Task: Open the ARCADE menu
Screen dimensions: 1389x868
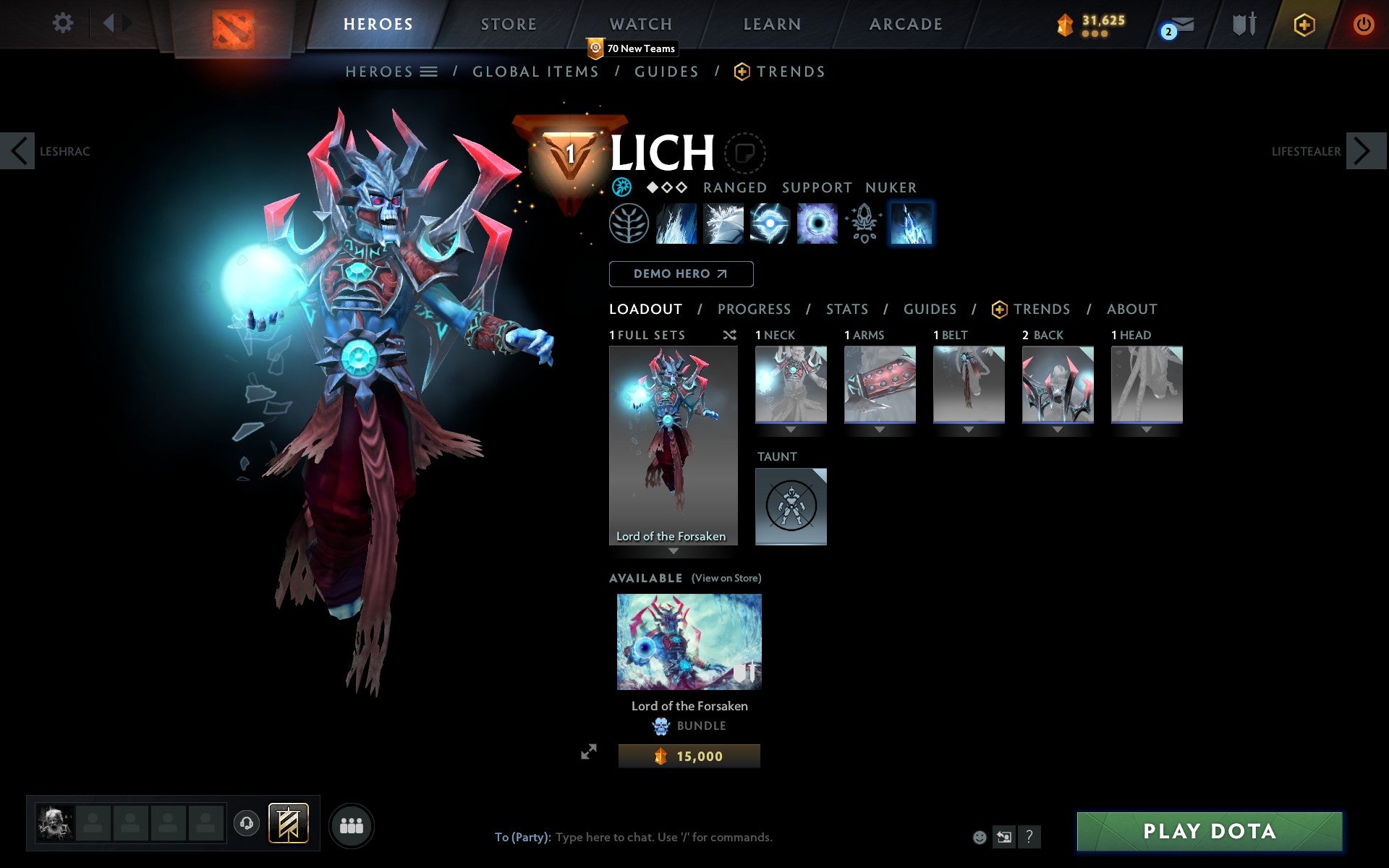Action: (905, 23)
